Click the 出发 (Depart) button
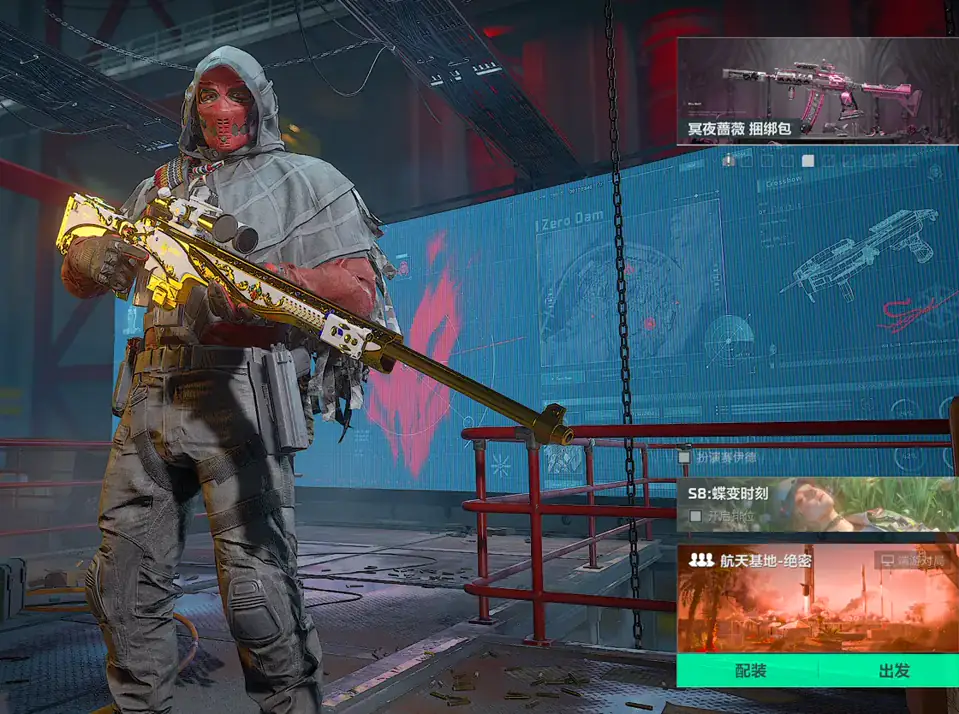Screen dimensions: 959x714 tap(893, 670)
